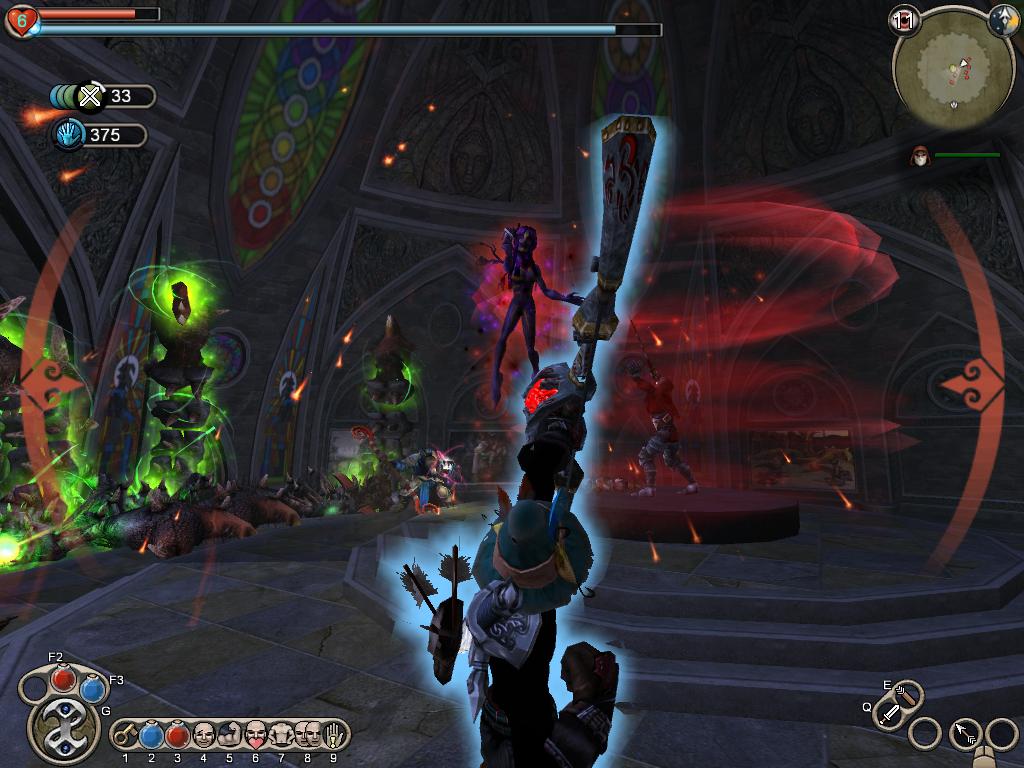
Task: Choose the two faces expression in slot 8
Action: (x=307, y=736)
